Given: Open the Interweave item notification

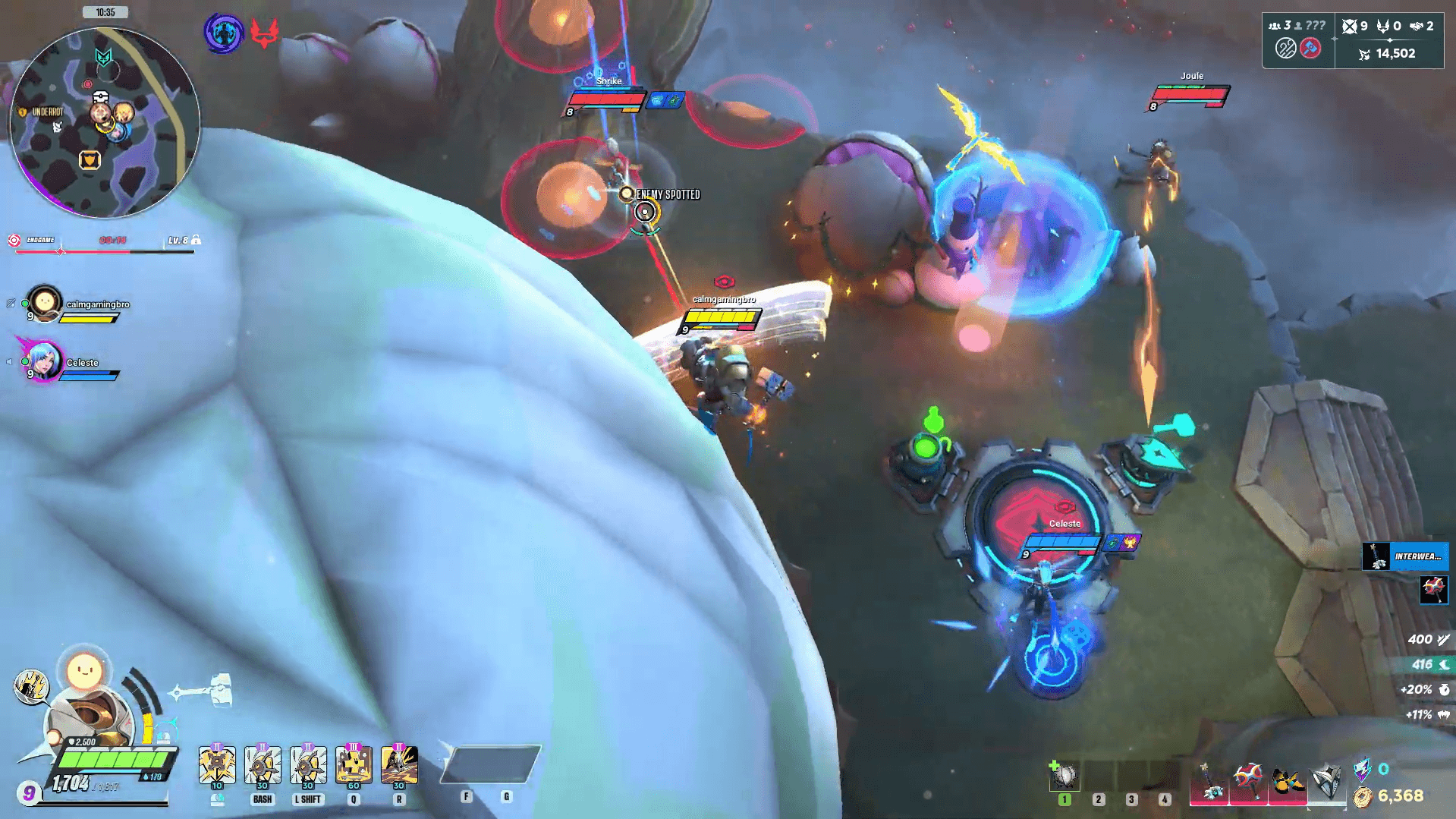Looking at the screenshot, I should 1406,556.
